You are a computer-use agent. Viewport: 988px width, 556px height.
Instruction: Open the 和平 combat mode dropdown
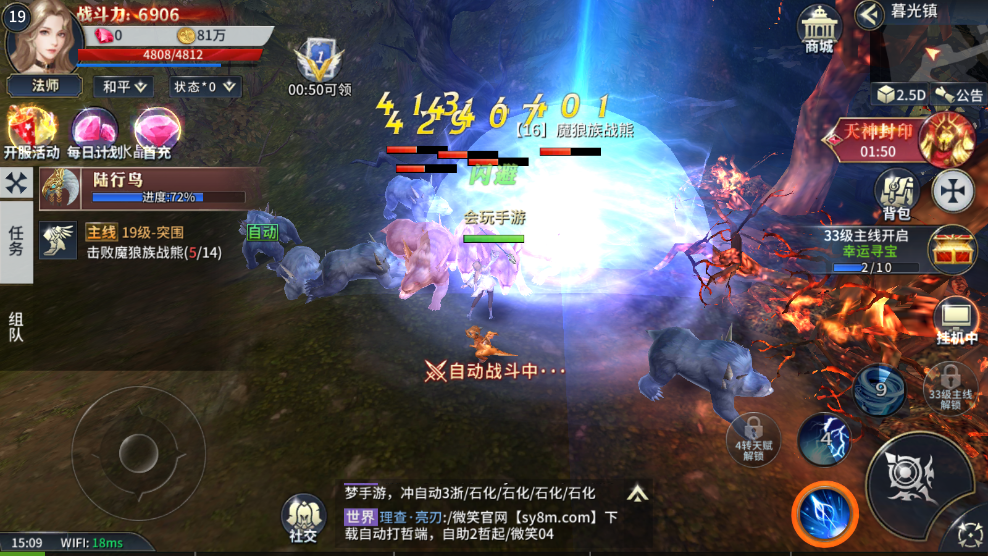pyautogui.click(x=124, y=86)
